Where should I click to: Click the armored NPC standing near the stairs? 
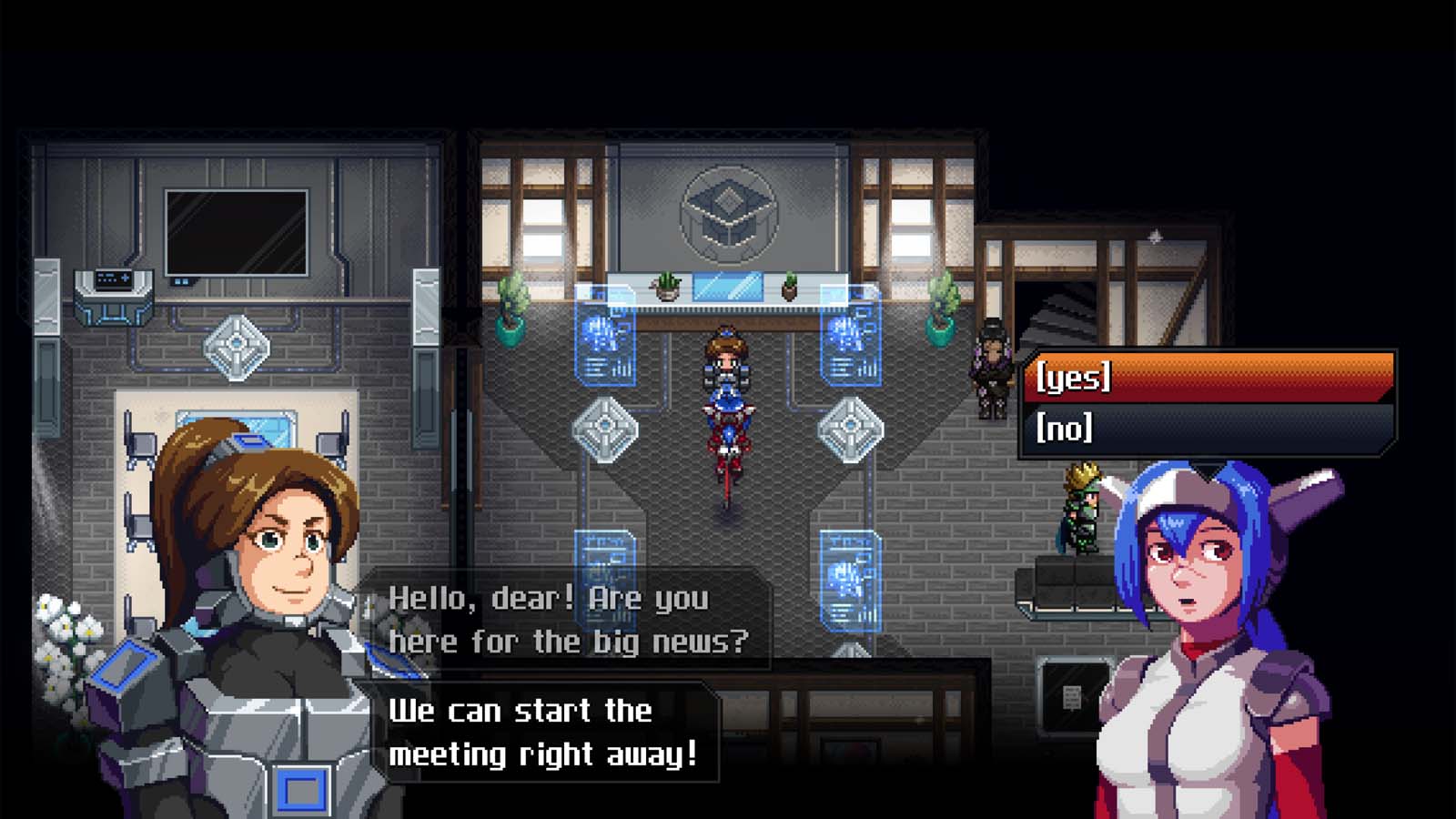pyautogui.click(x=992, y=364)
